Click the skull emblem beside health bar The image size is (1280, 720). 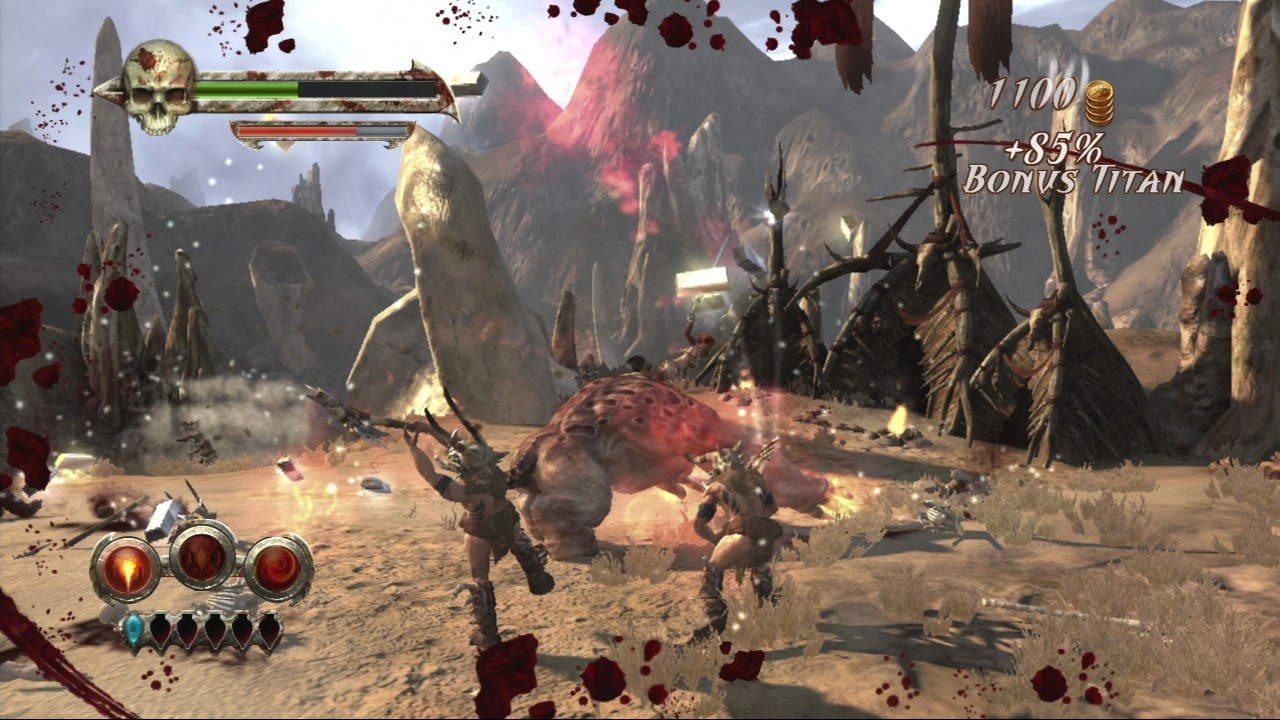pyautogui.click(x=159, y=87)
